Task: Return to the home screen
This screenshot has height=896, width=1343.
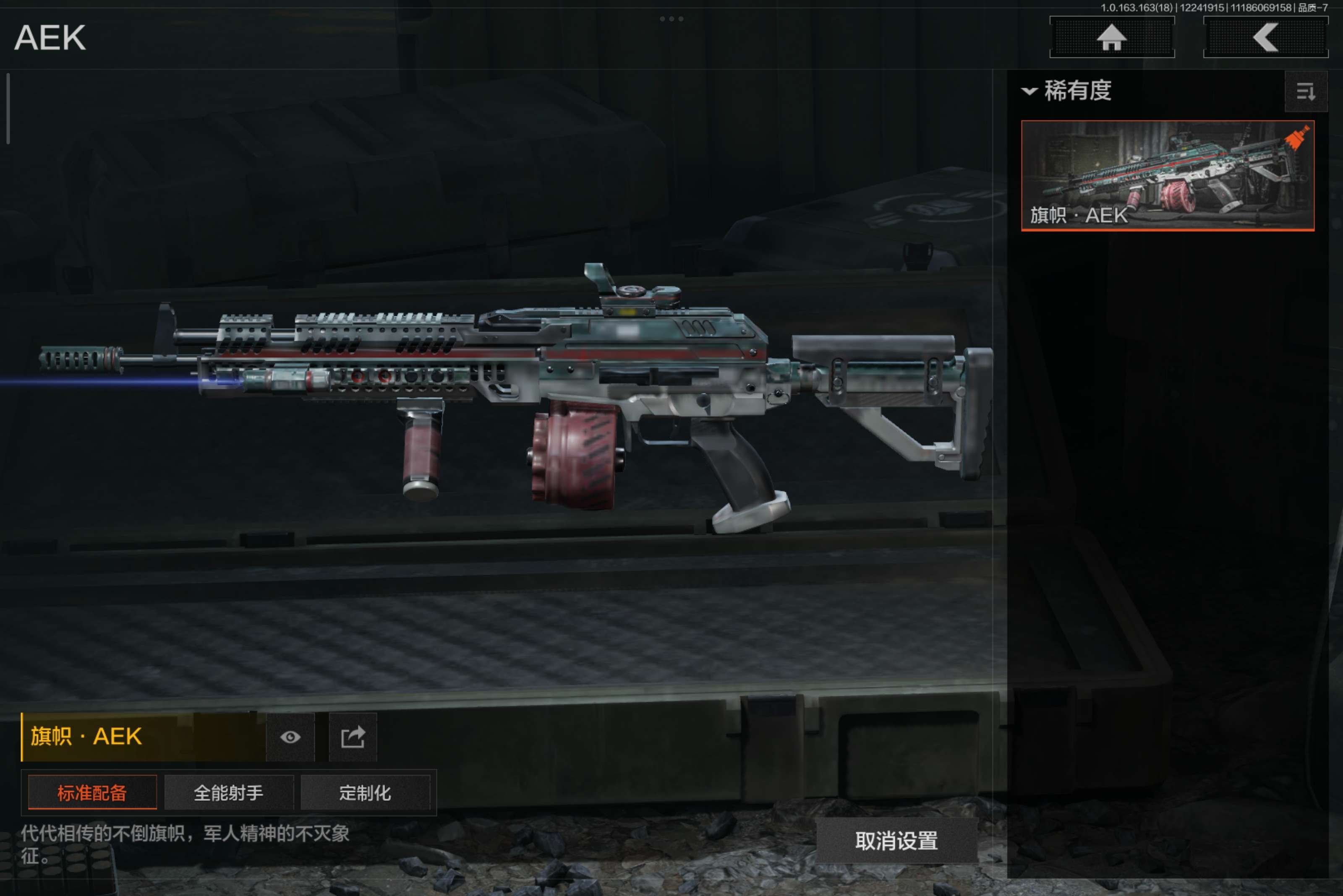Action: point(1111,38)
